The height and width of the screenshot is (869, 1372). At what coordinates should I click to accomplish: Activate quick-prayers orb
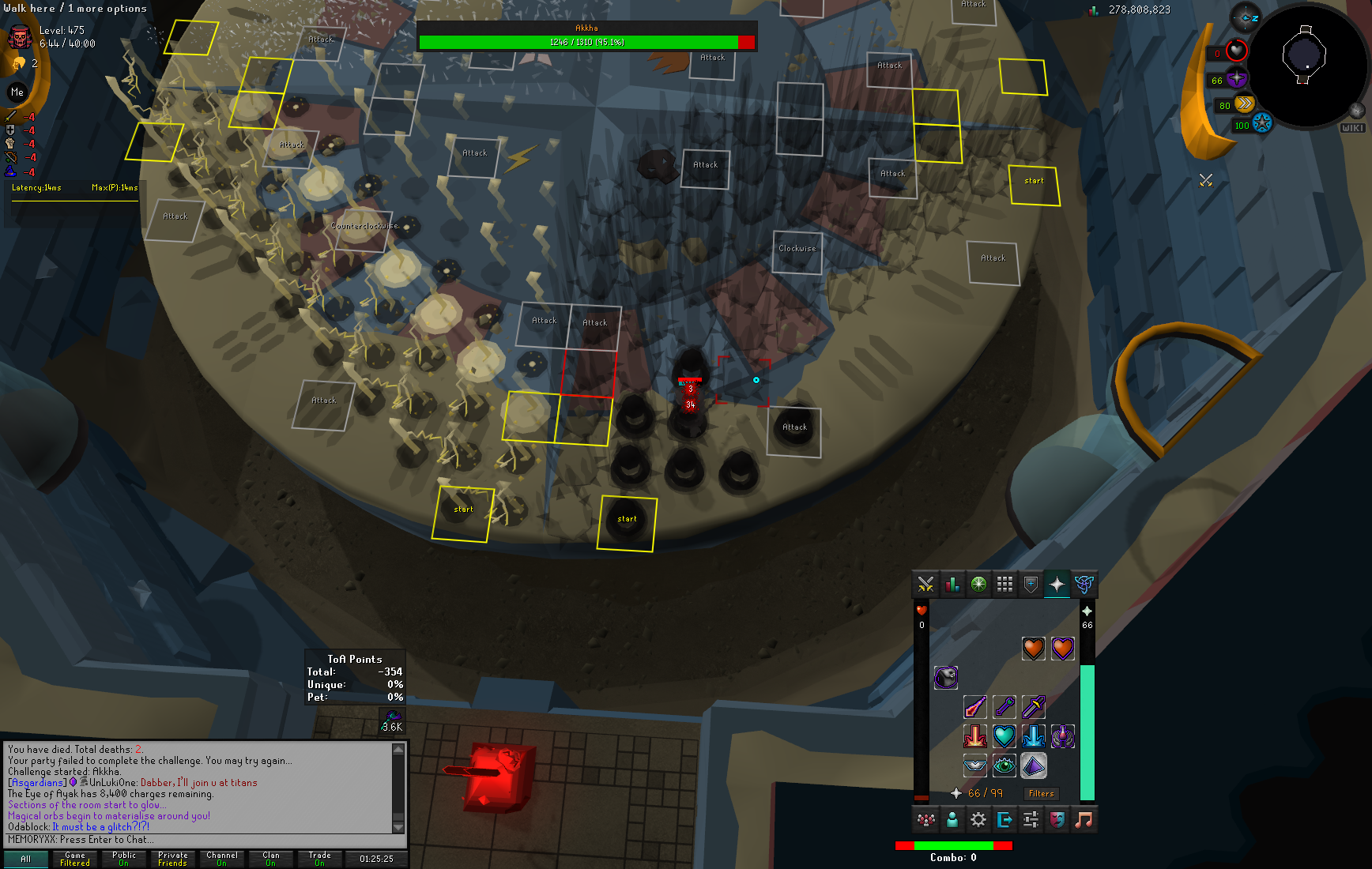tap(1236, 79)
